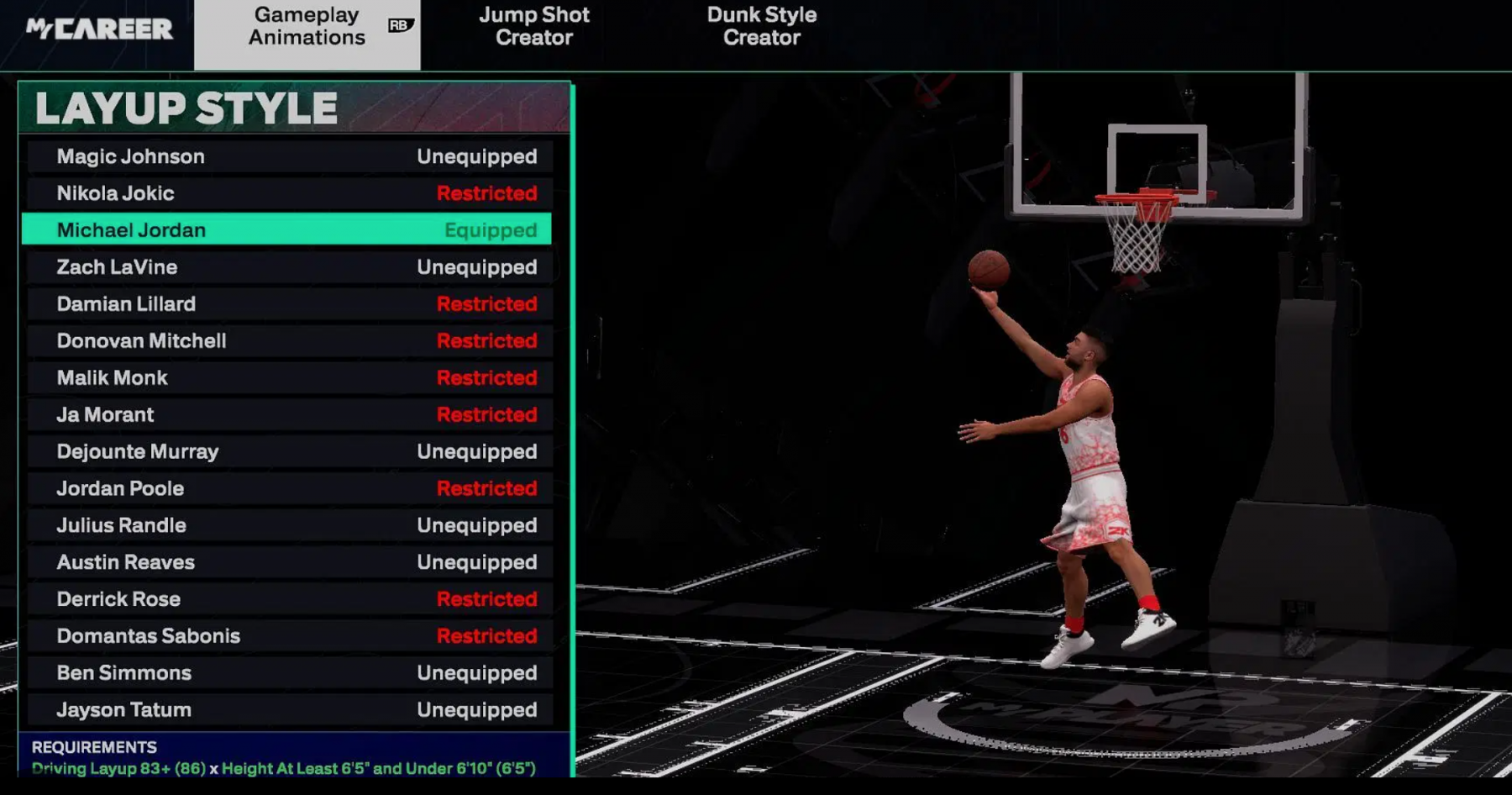The image size is (1512, 795).
Task: Select the Magic Johnson layup style
Action: (x=289, y=156)
